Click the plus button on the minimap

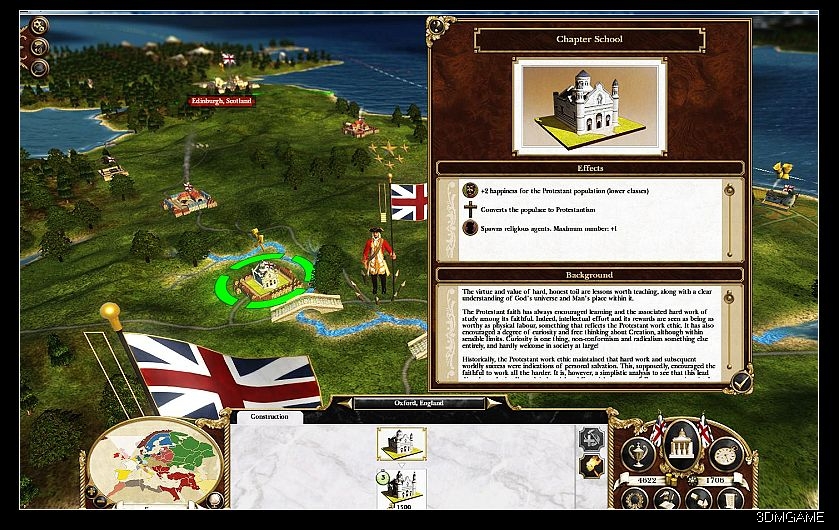tap(93, 492)
